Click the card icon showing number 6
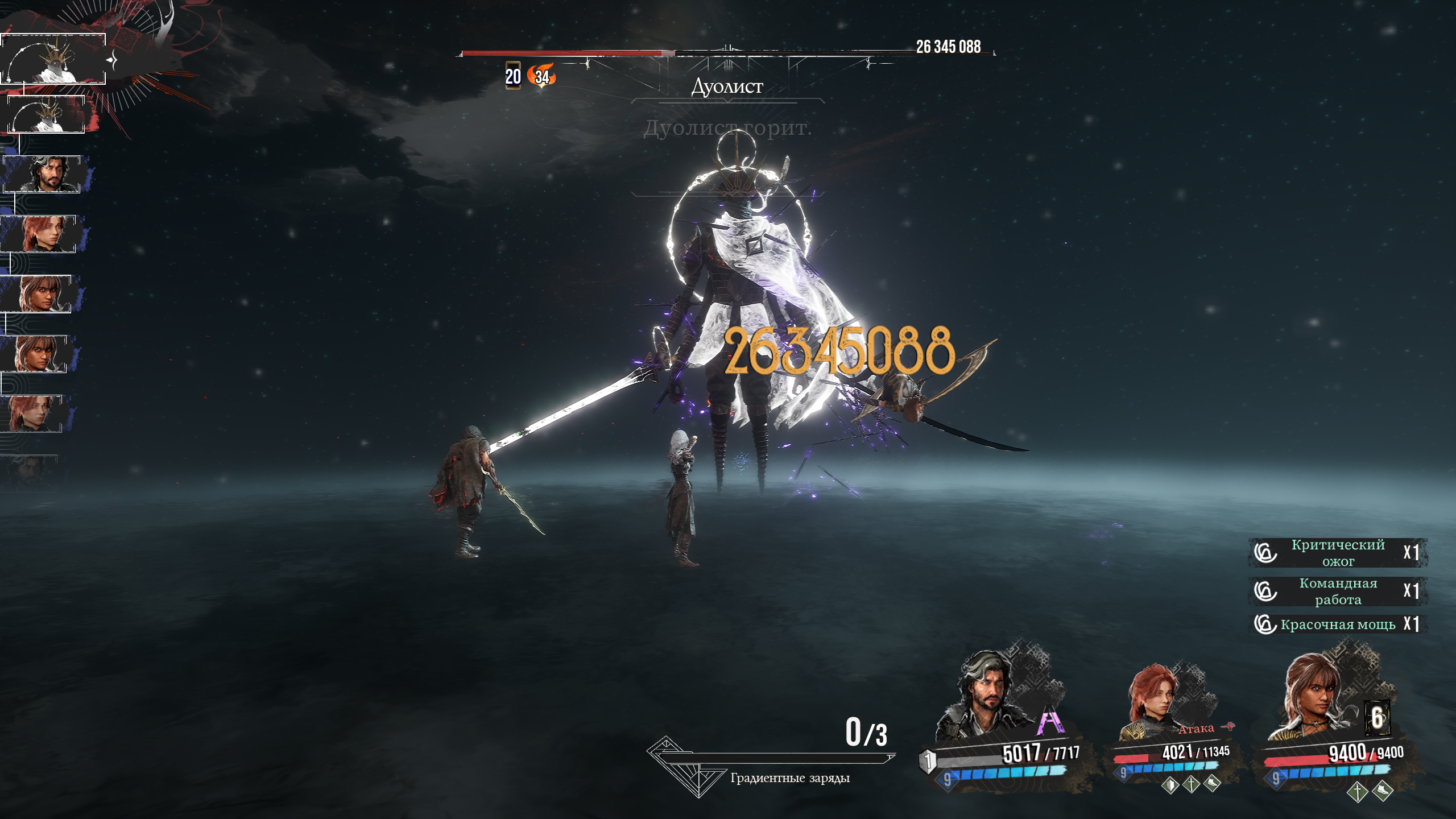The width and height of the screenshot is (1456, 819). point(1378,718)
